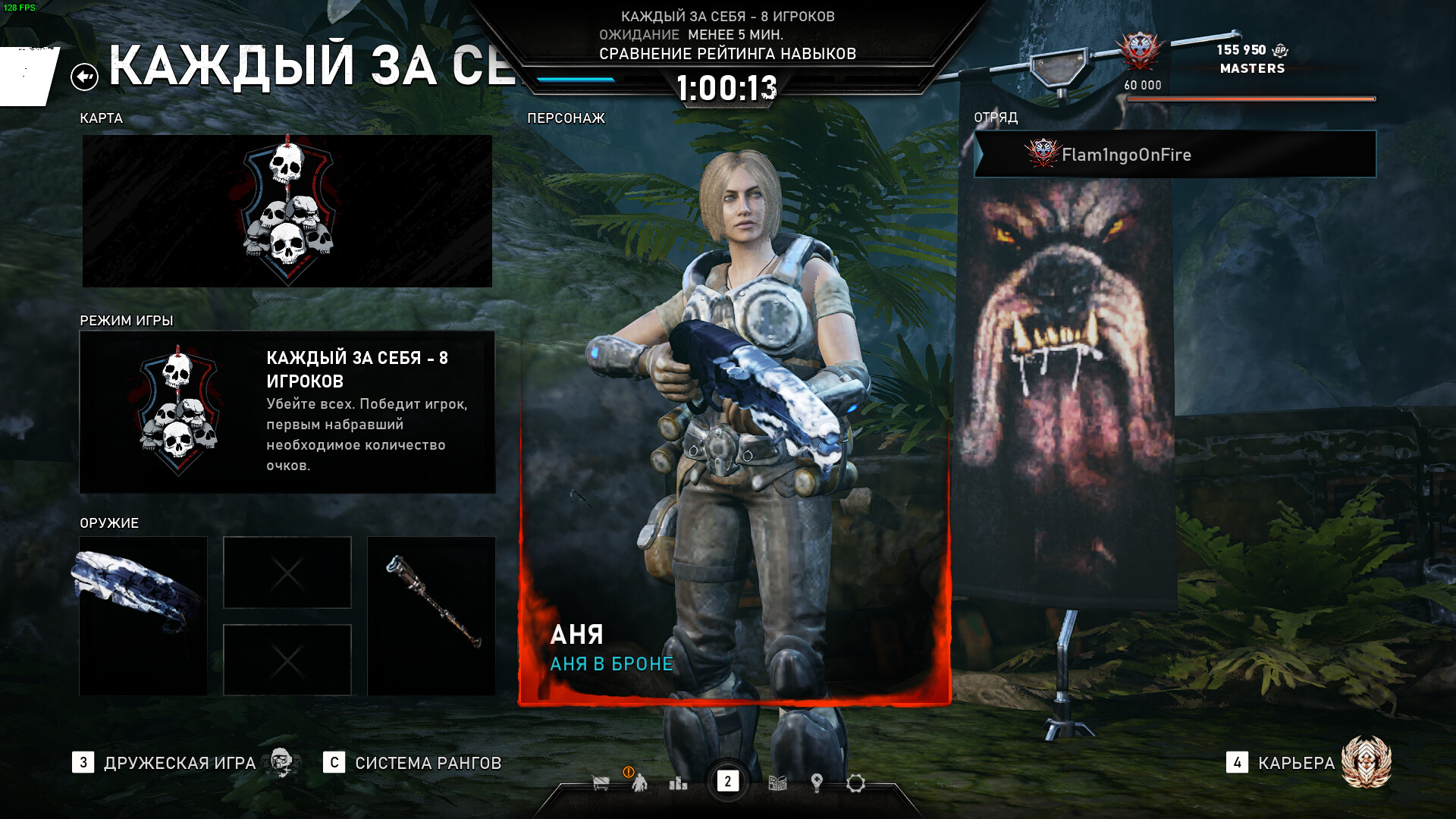Open the Карьера profile

click(1295, 763)
